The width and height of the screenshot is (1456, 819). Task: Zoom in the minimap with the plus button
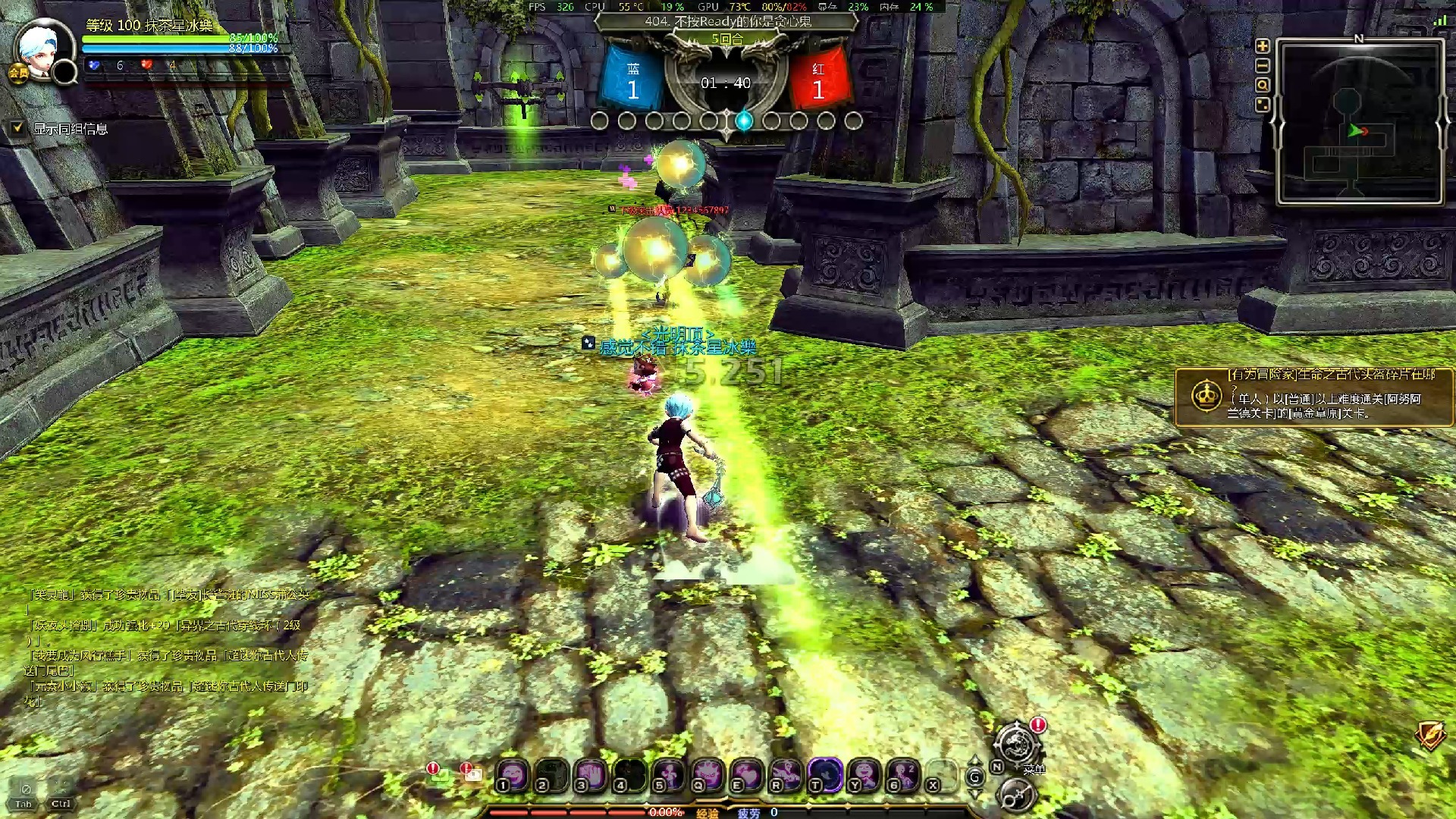(x=1263, y=46)
